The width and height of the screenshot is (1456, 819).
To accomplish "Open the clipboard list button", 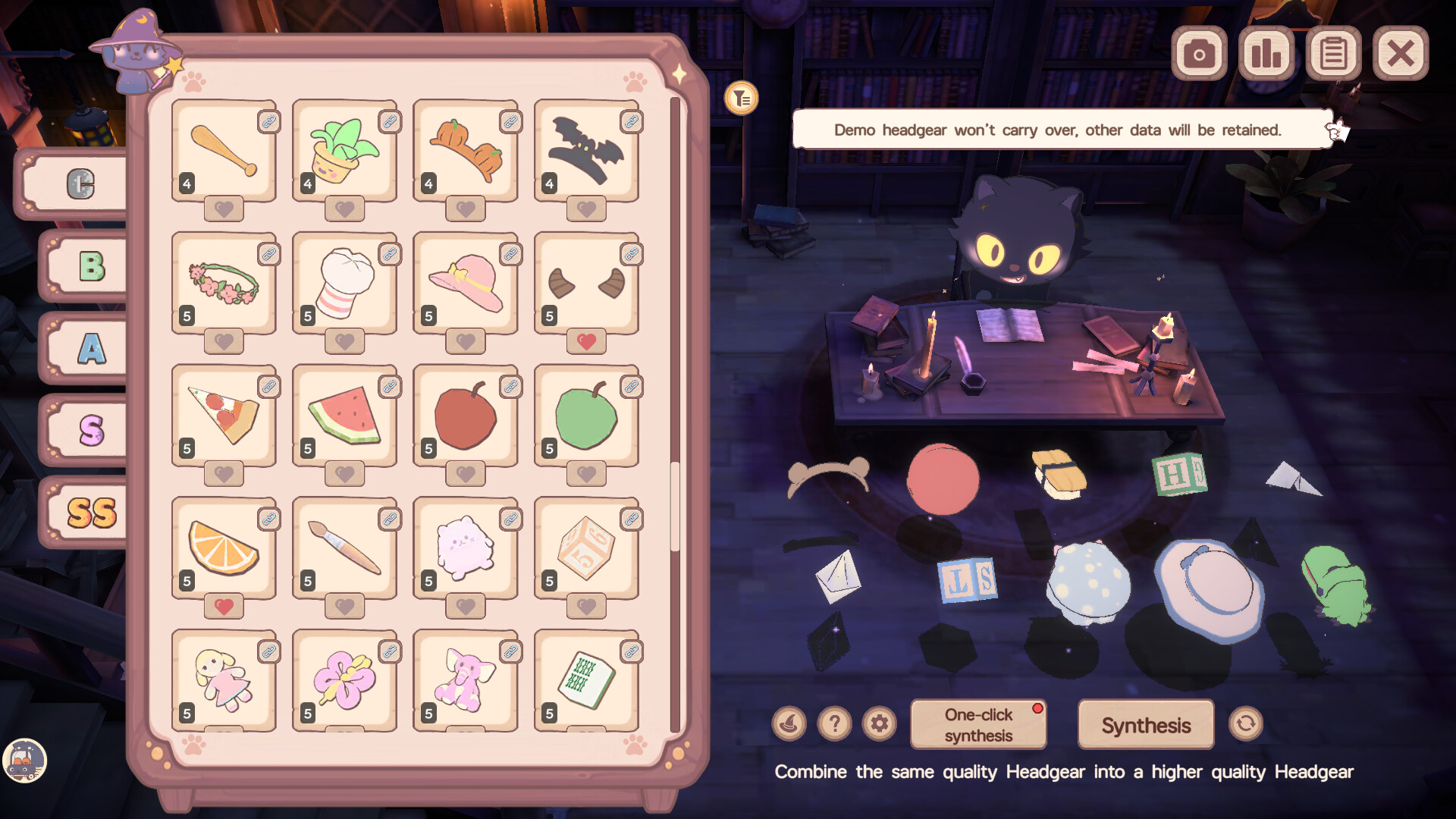I will pos(1333,54).
